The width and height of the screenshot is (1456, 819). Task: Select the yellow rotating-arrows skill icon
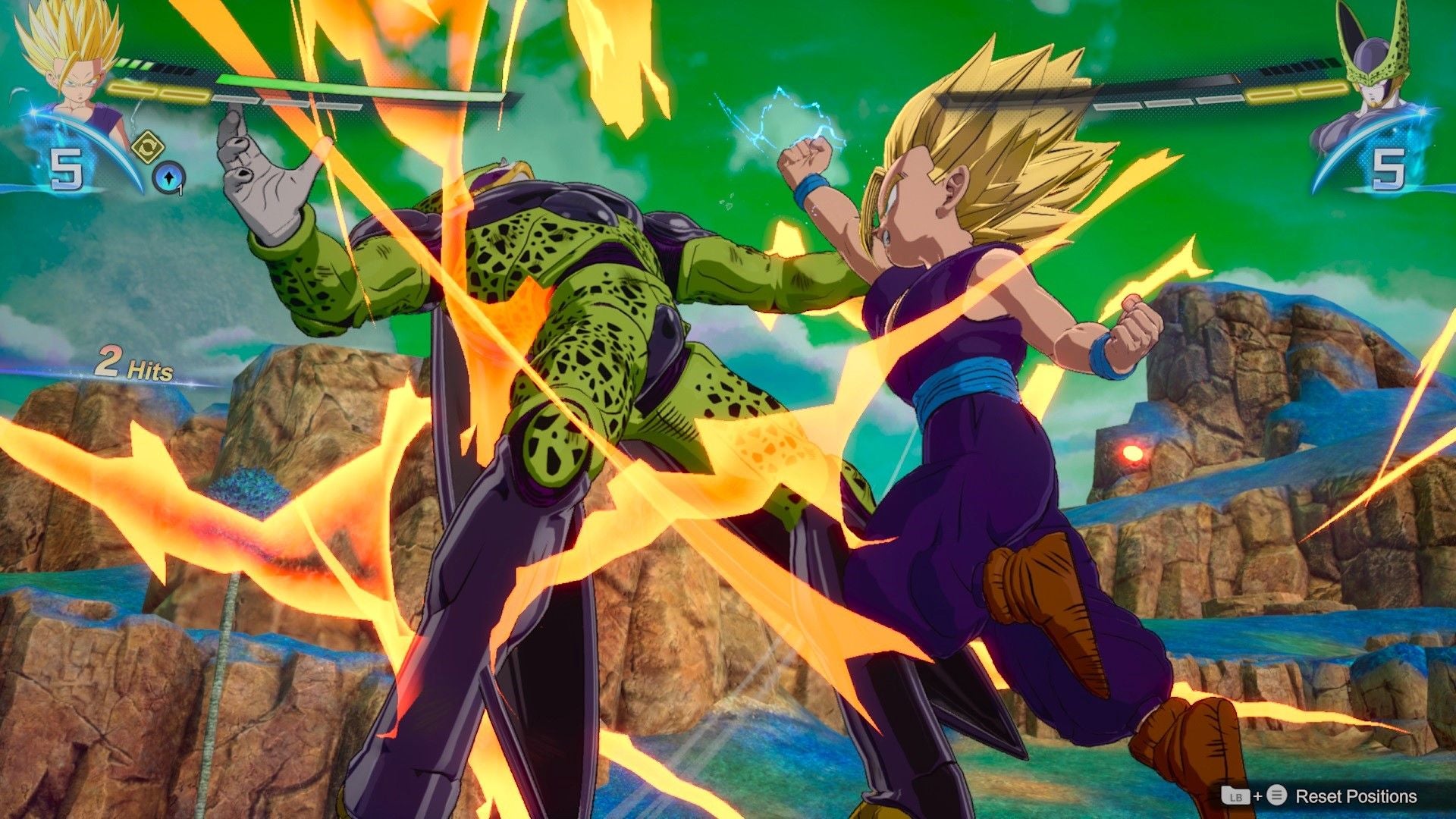(x=149, y=146)
